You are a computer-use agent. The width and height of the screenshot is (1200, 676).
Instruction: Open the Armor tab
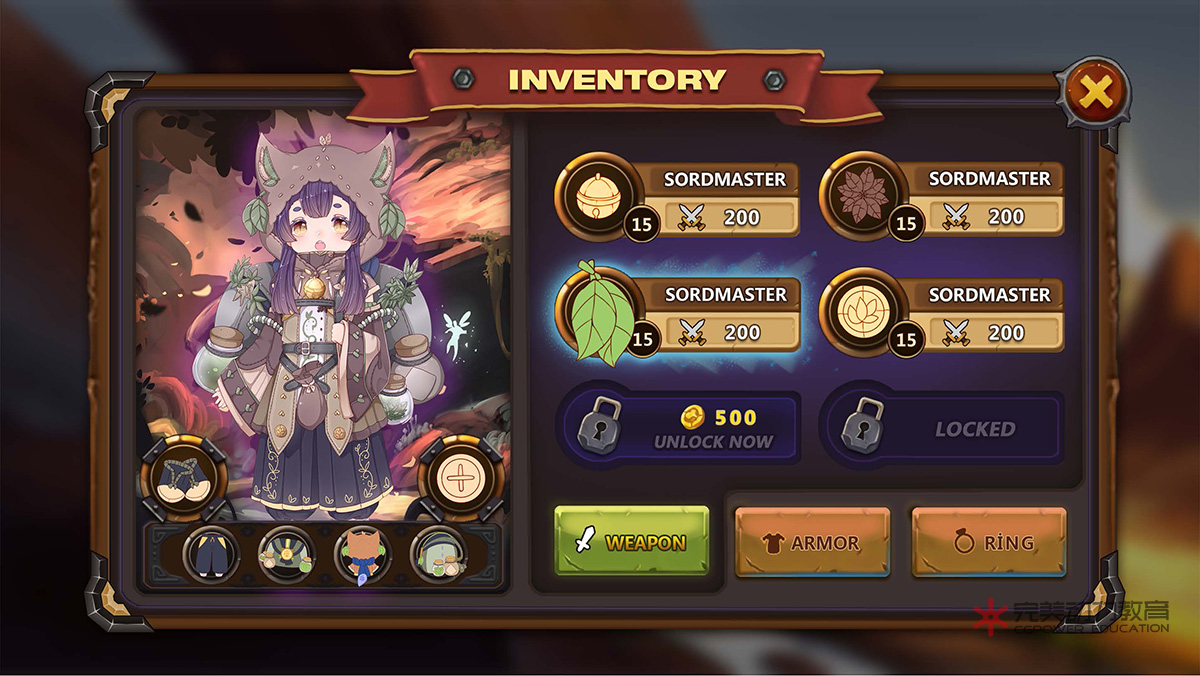tap(812, 542)
